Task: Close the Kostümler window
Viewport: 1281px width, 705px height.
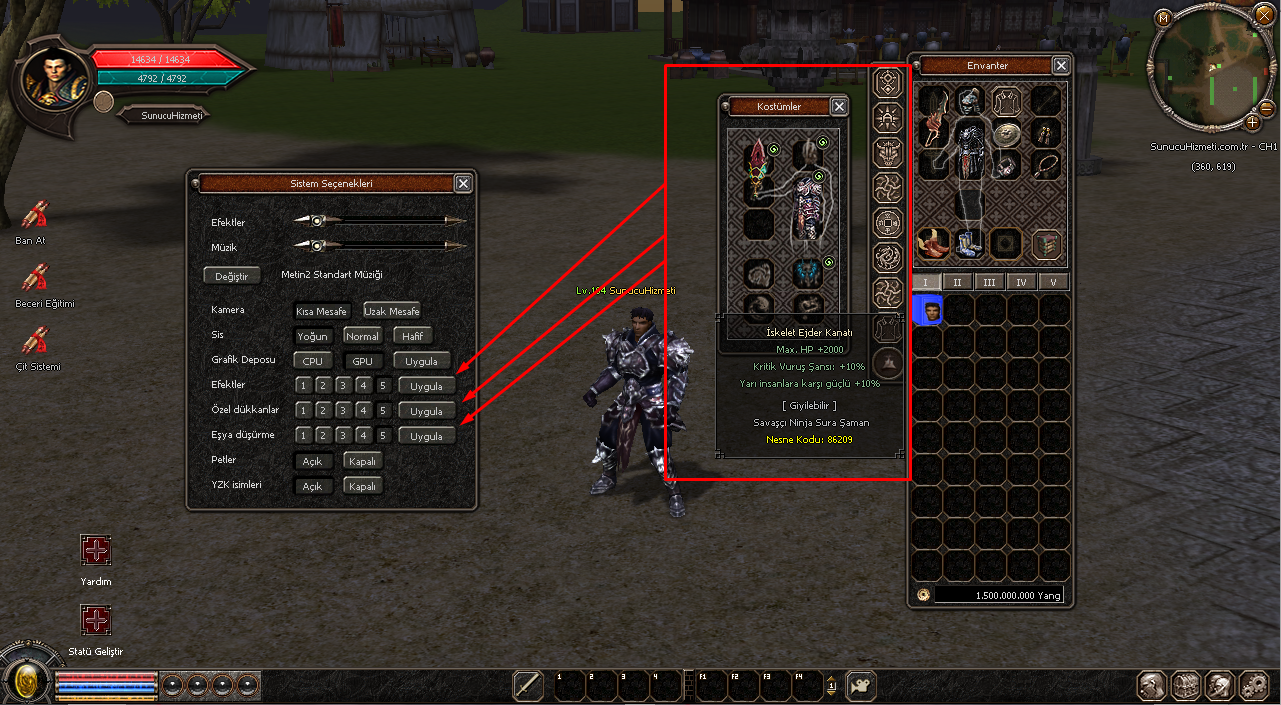Action: (x=839, y=106)
